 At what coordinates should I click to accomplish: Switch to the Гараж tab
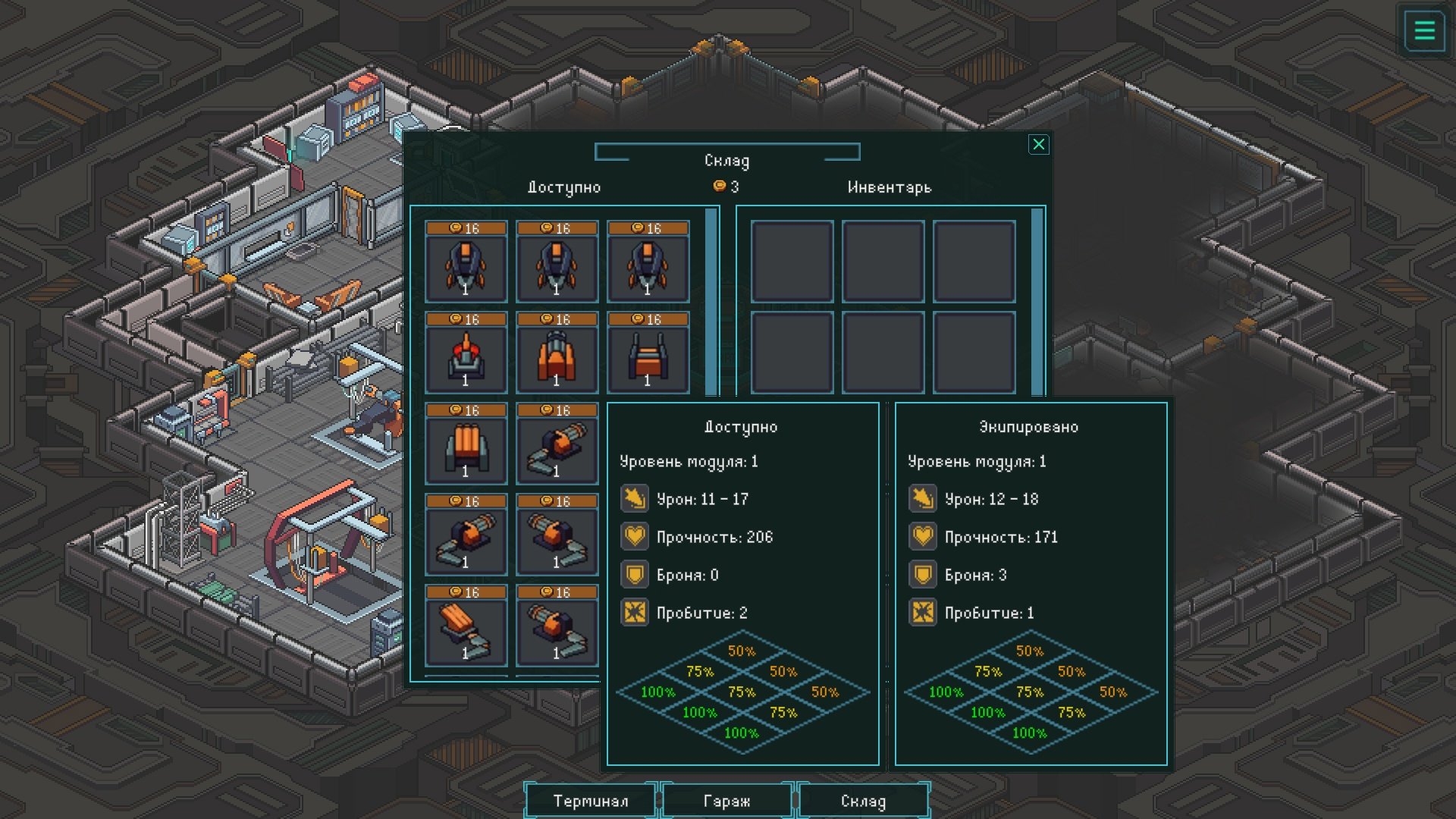(726, 801)
